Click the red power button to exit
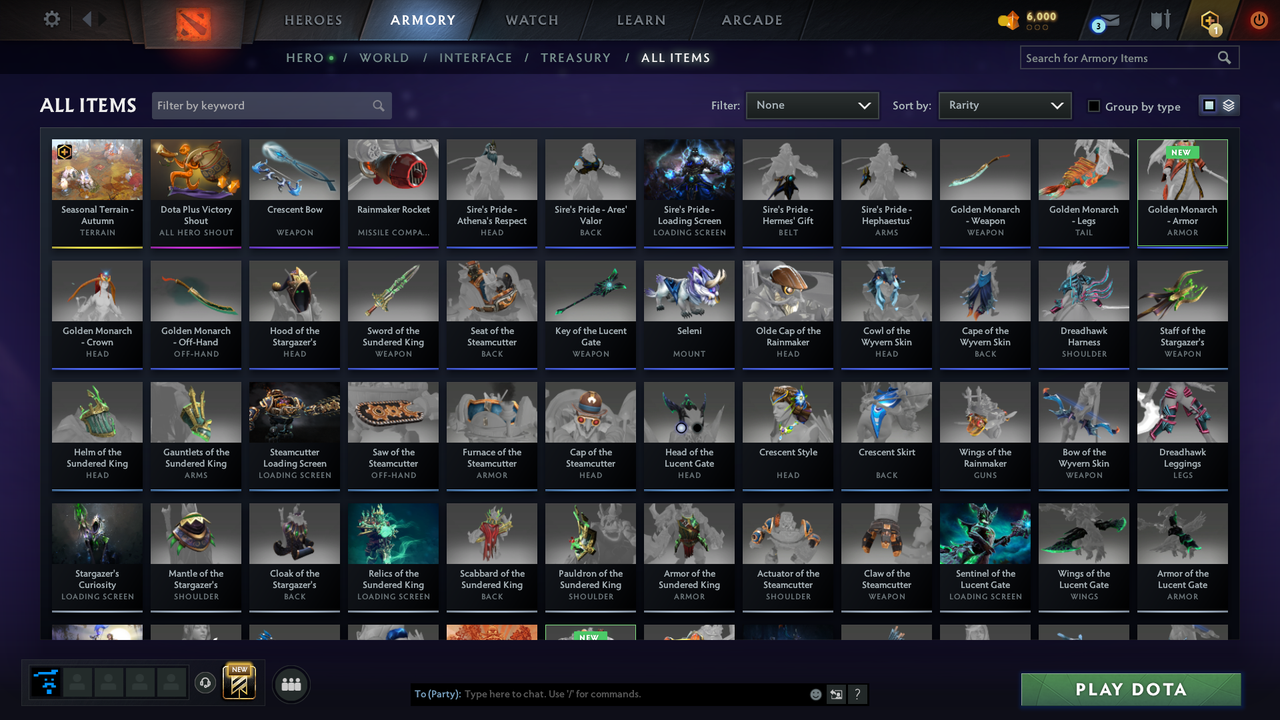 tap(1258, 19)
